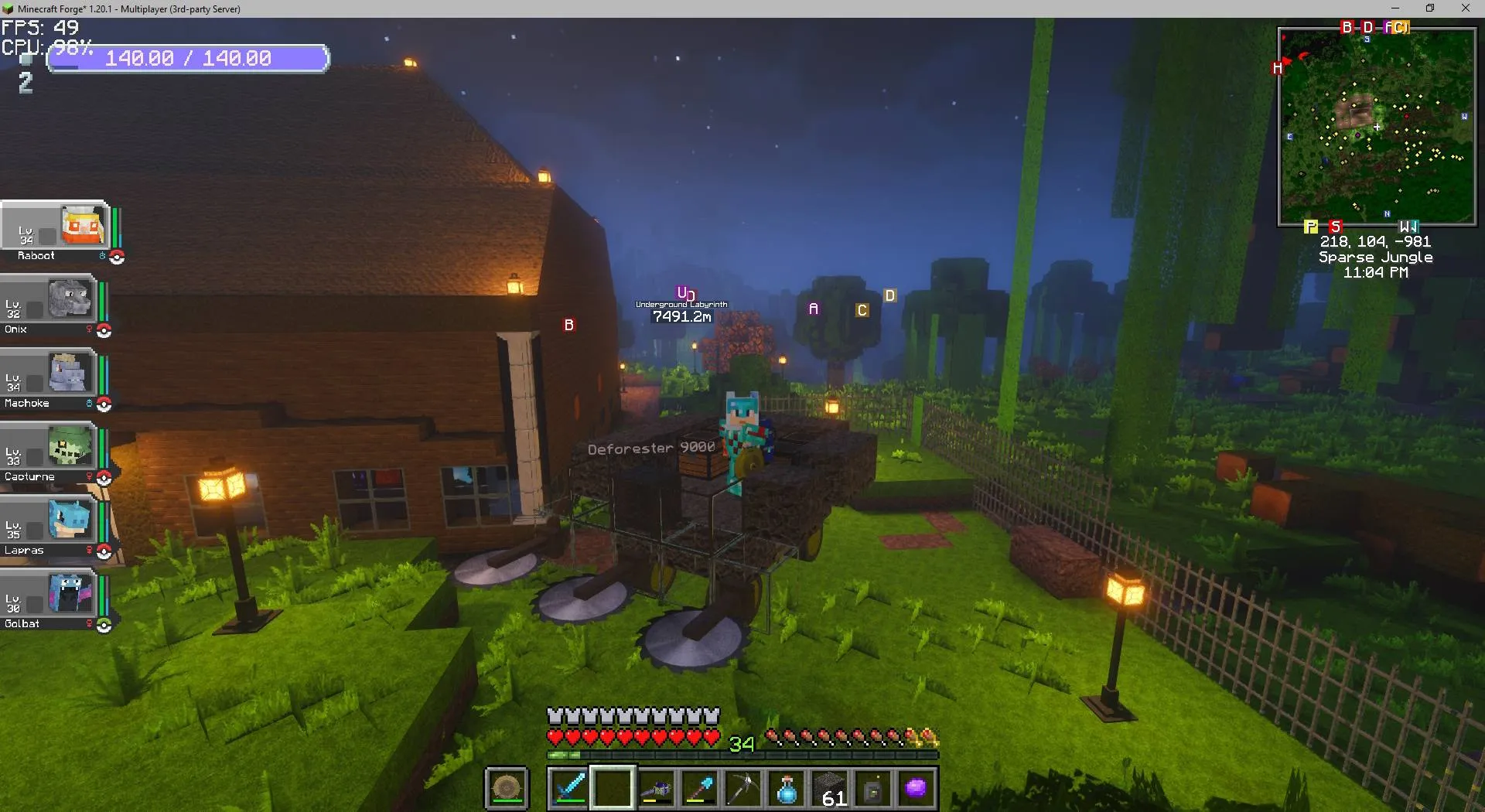Viewport: 1485px width, 812px height.
Task: Click the off-hand shield slot
Action: point(507,787)
